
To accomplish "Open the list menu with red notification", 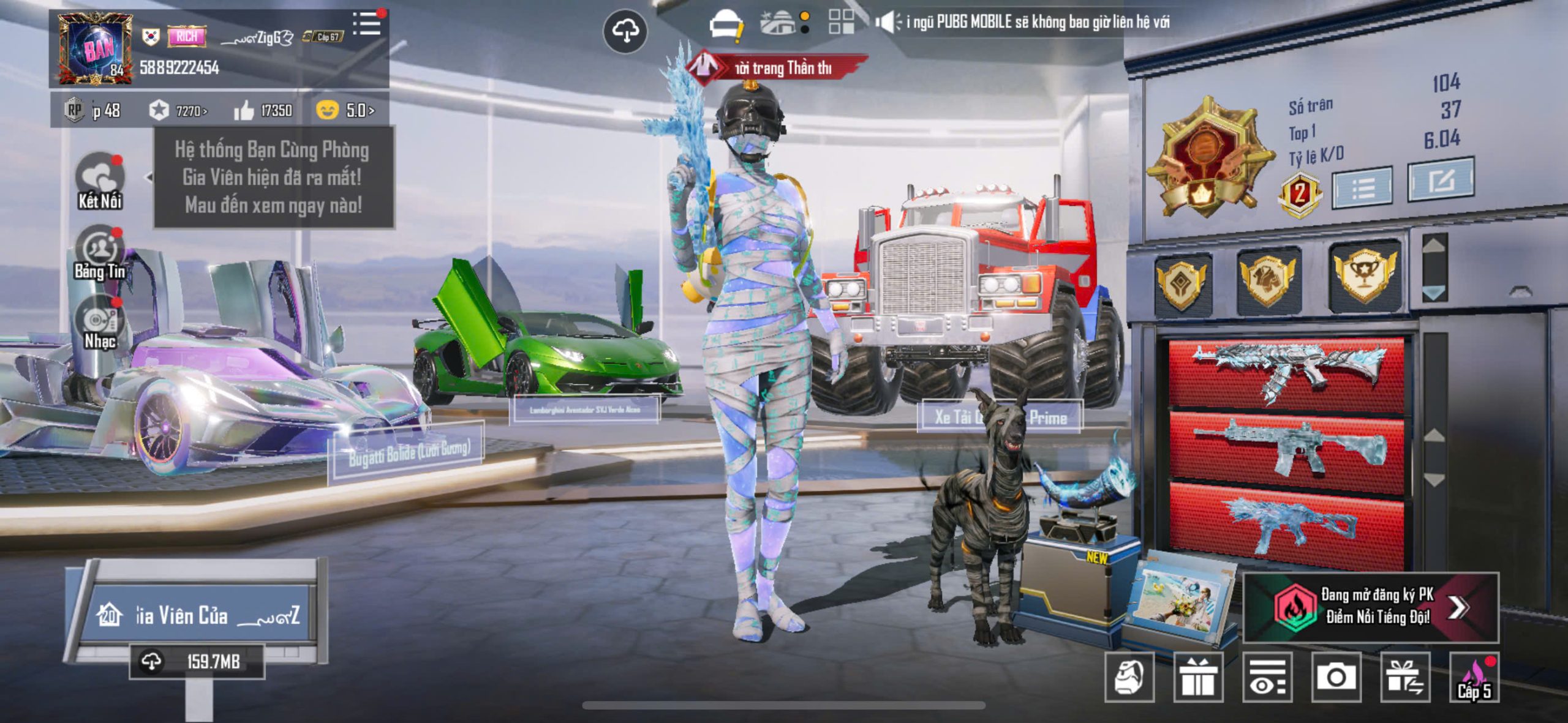I will (x=366, y=24).
